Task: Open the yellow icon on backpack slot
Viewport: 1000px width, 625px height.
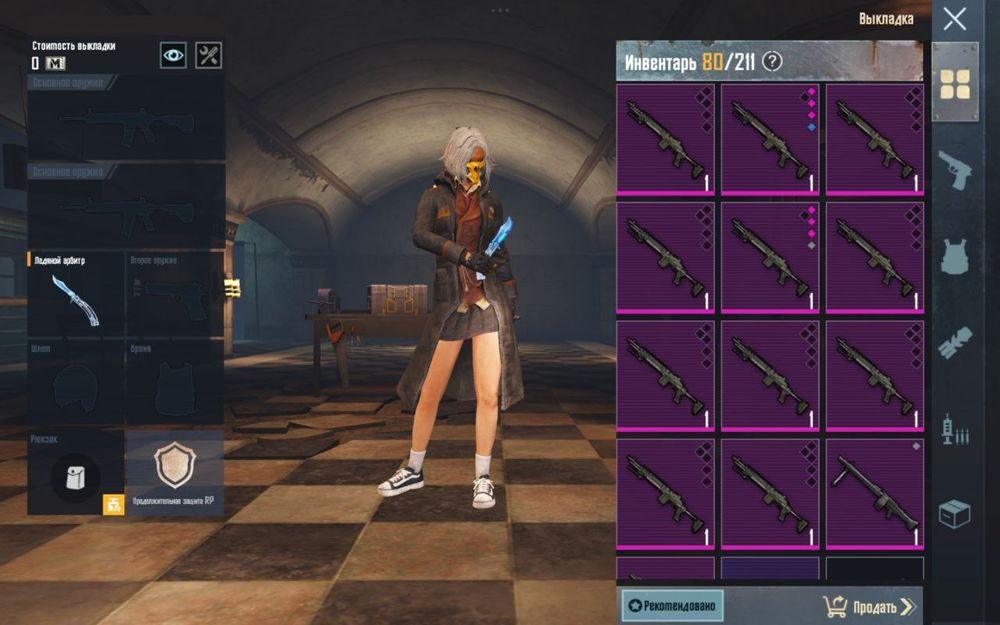Action: click(113, 504)
